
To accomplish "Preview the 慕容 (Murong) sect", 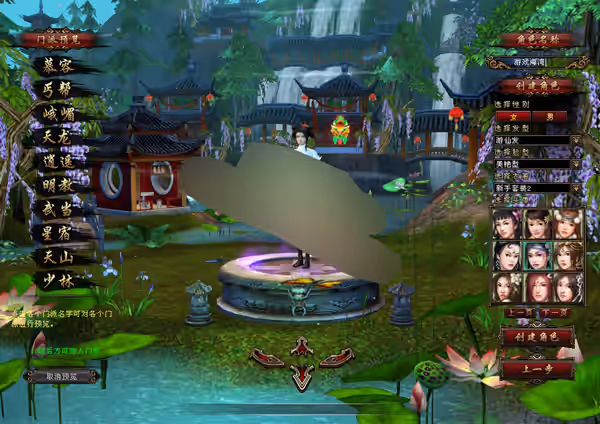I will [x=58, y=67].
